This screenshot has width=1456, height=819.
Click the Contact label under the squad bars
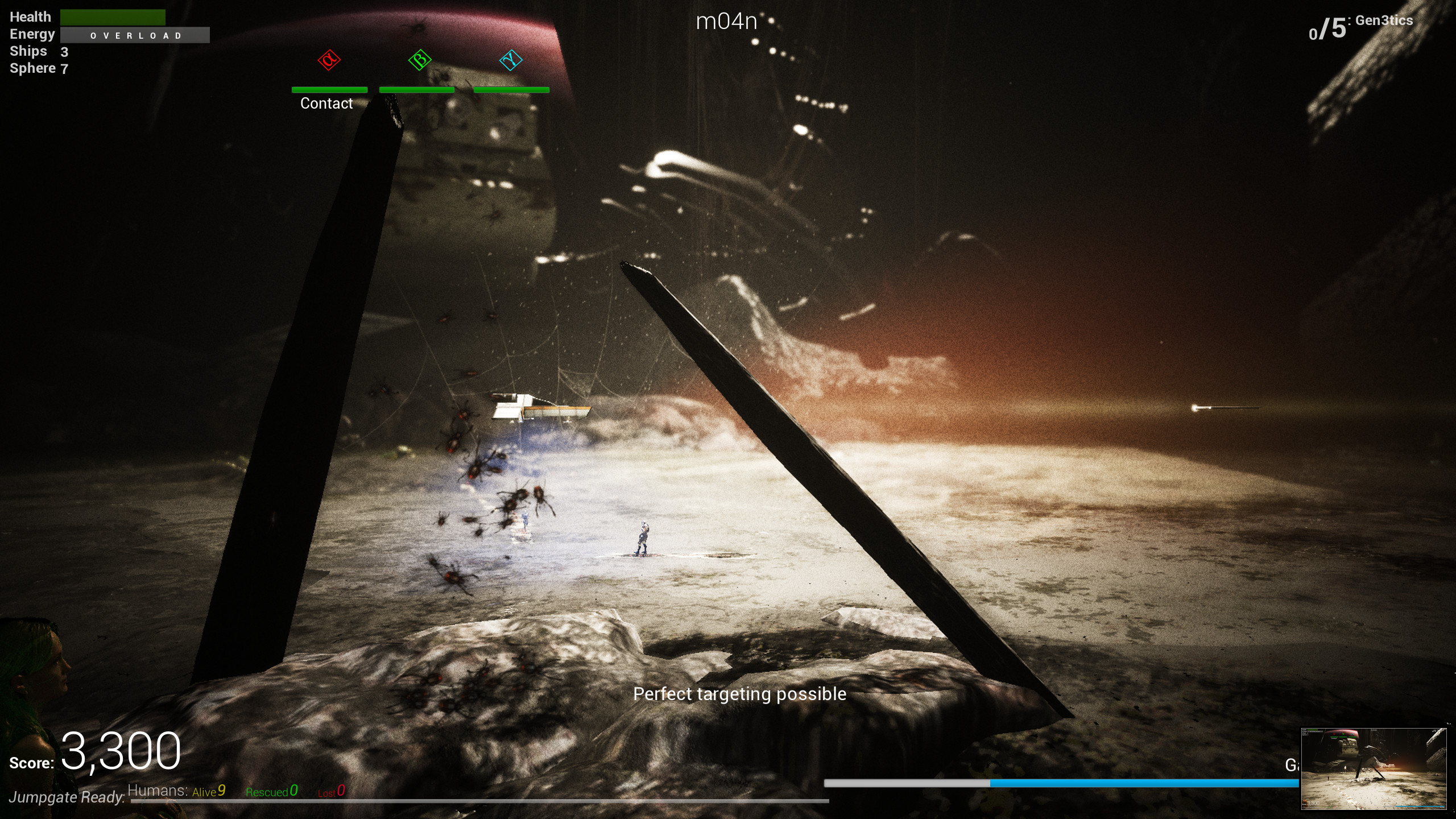tap(326, 104)
